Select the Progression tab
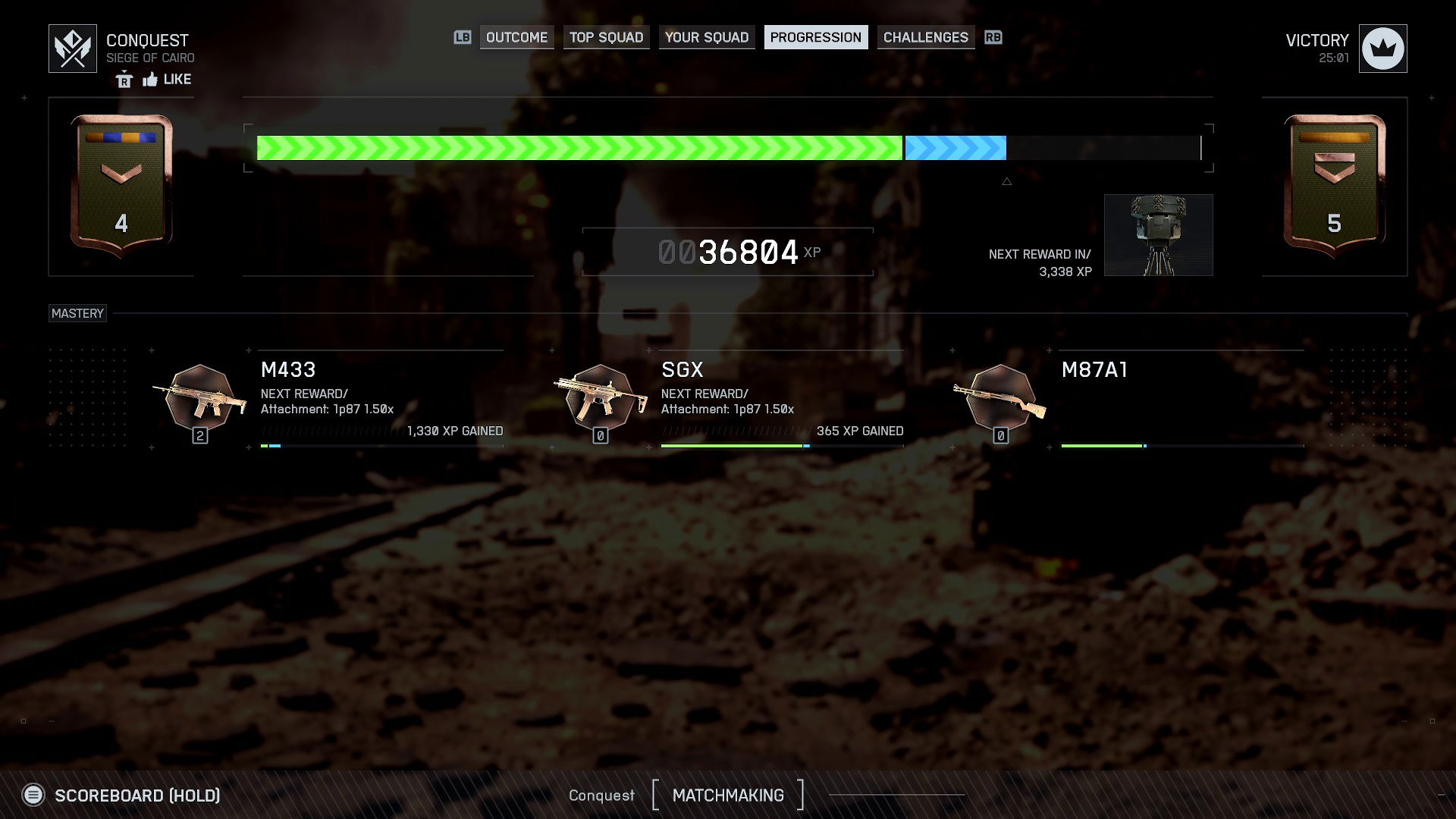This screenshot has height=819, width=1456. 815,37
